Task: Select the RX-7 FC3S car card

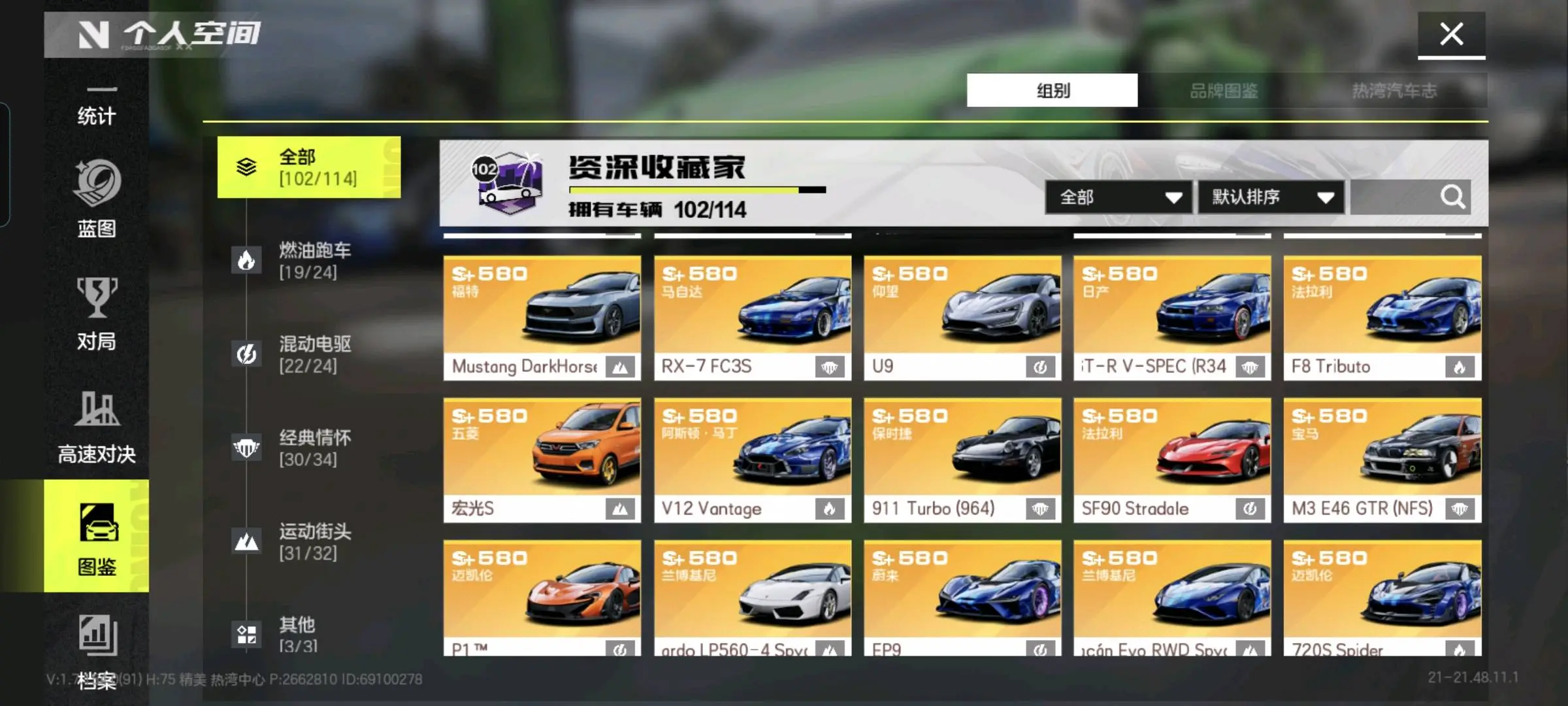Action: pos(753,318)
